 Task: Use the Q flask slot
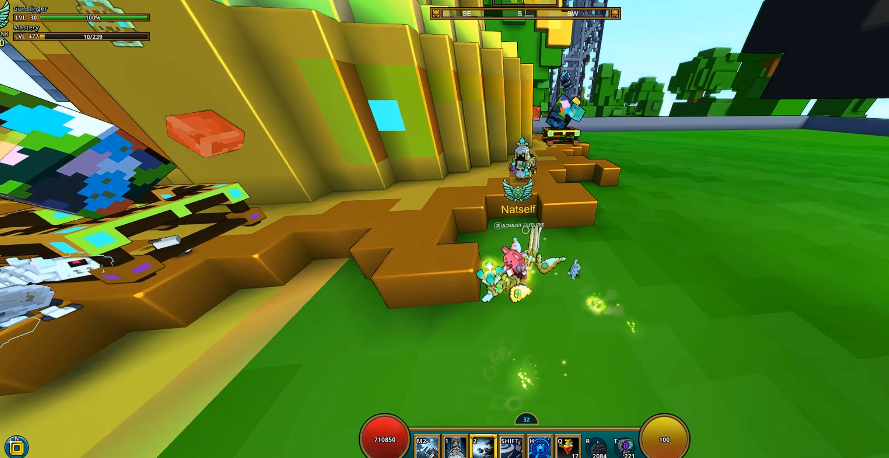coord(567,446)
